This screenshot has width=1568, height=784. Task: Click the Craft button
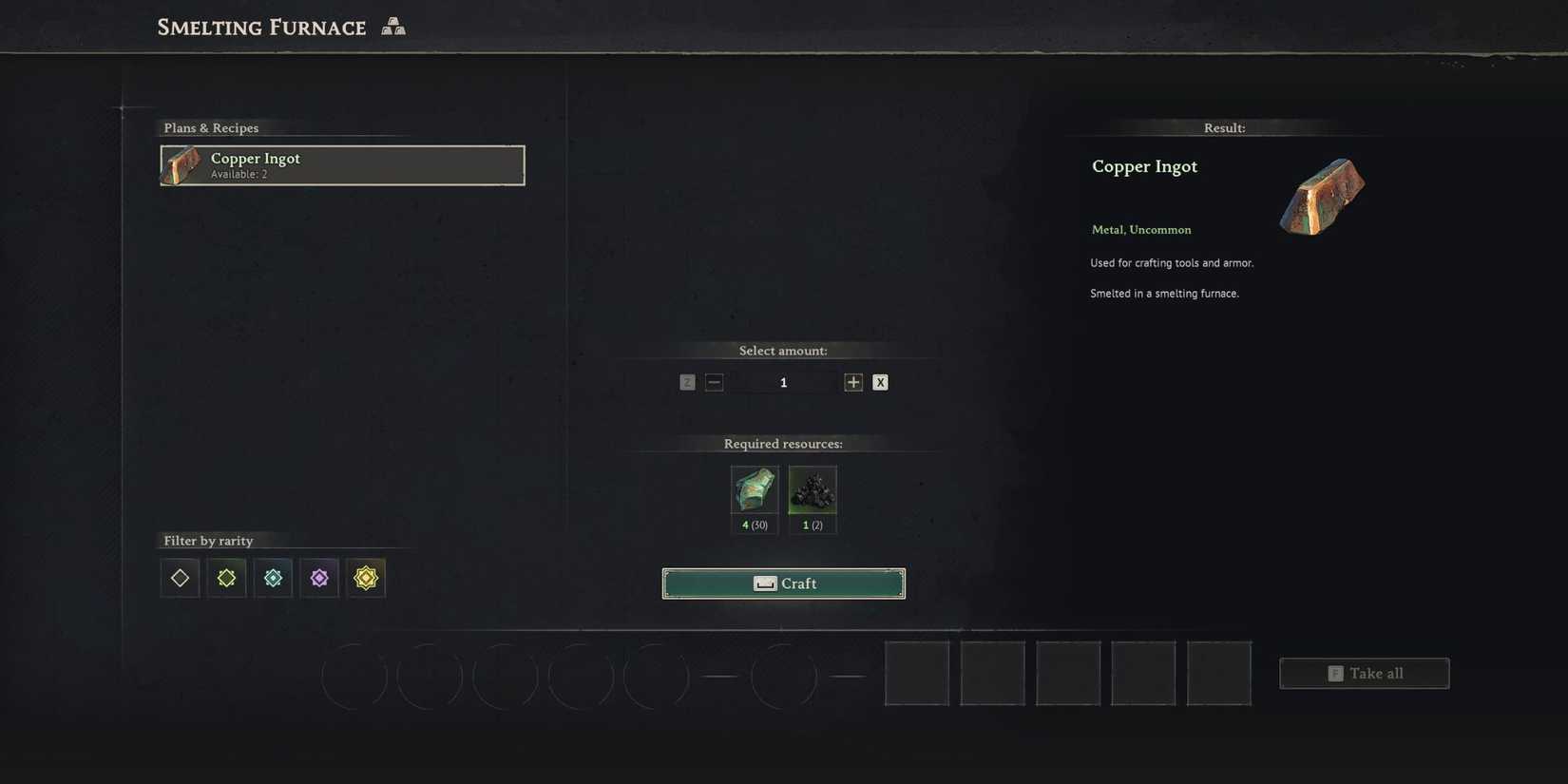click(x=783, y=583)
